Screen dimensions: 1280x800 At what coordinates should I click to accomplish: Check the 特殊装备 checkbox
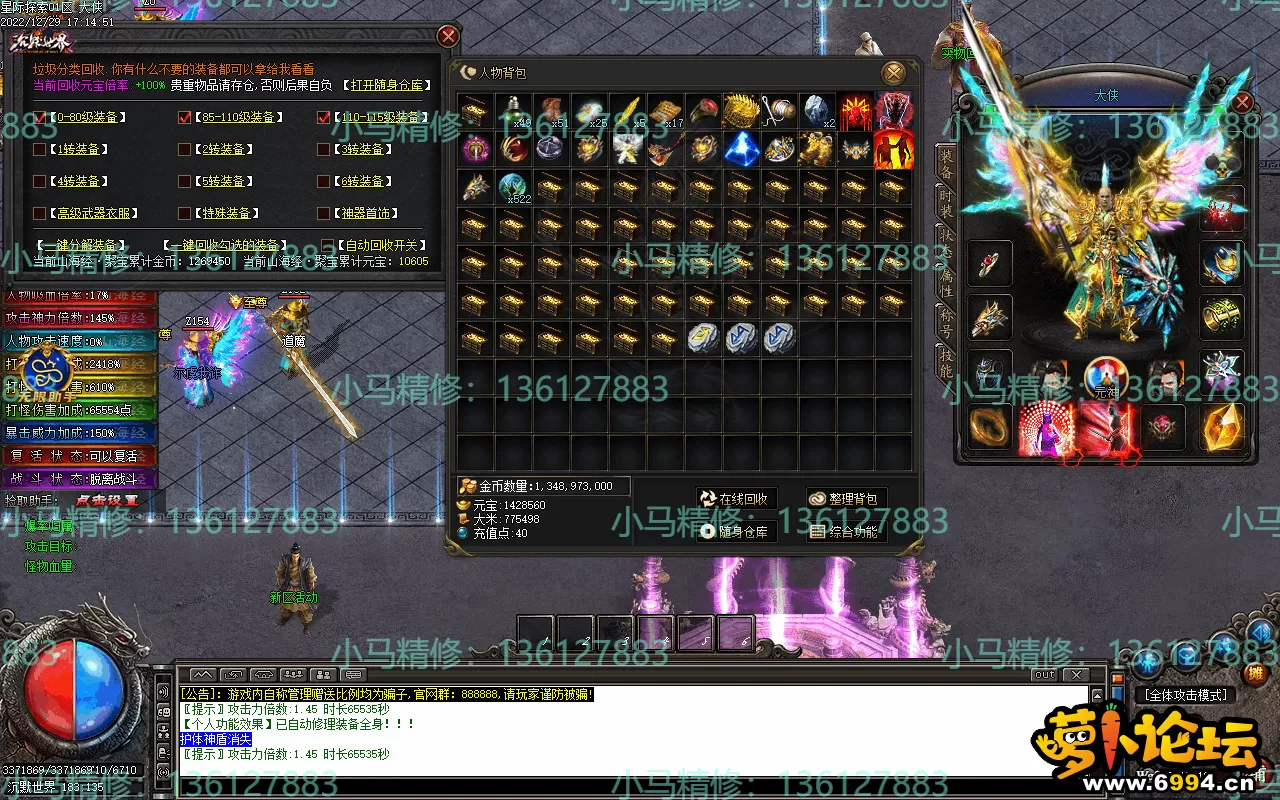click(x=184, y=213)
